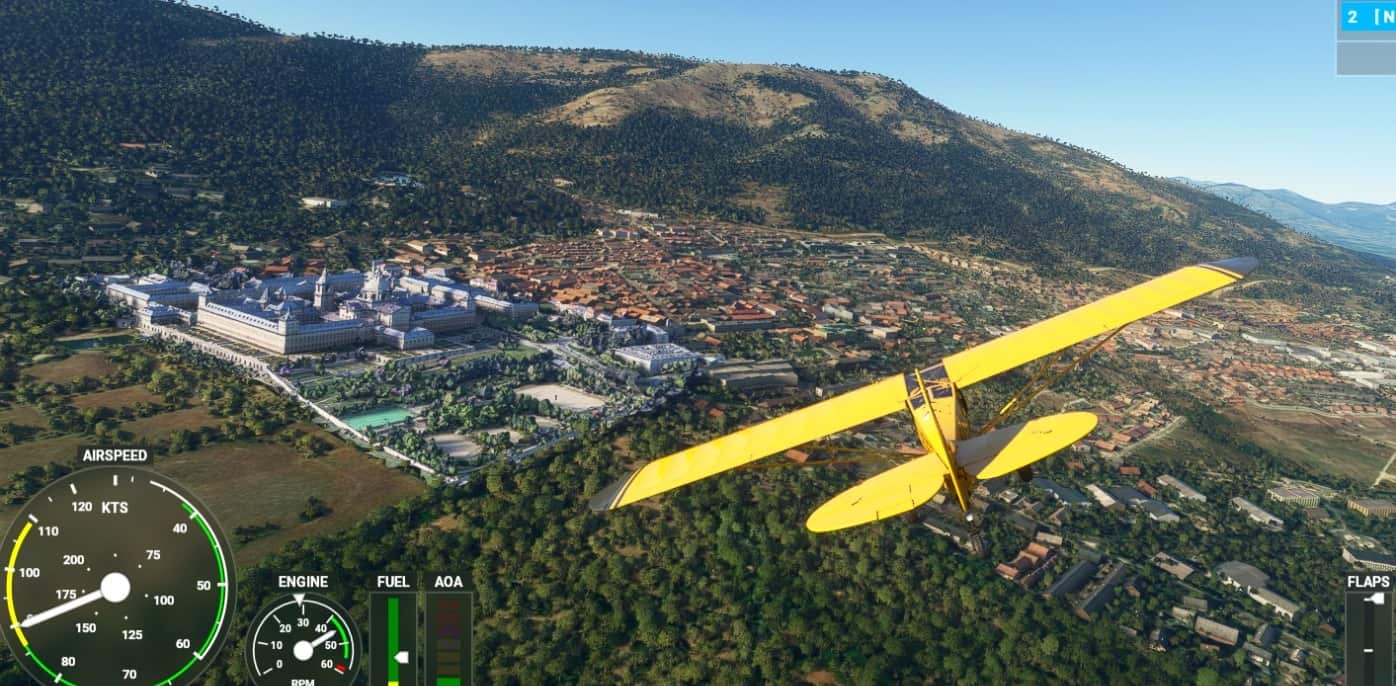Select the highlighted blue row numbered 2
Viewport: 1396px width, 686px height.
point(1367,16)
